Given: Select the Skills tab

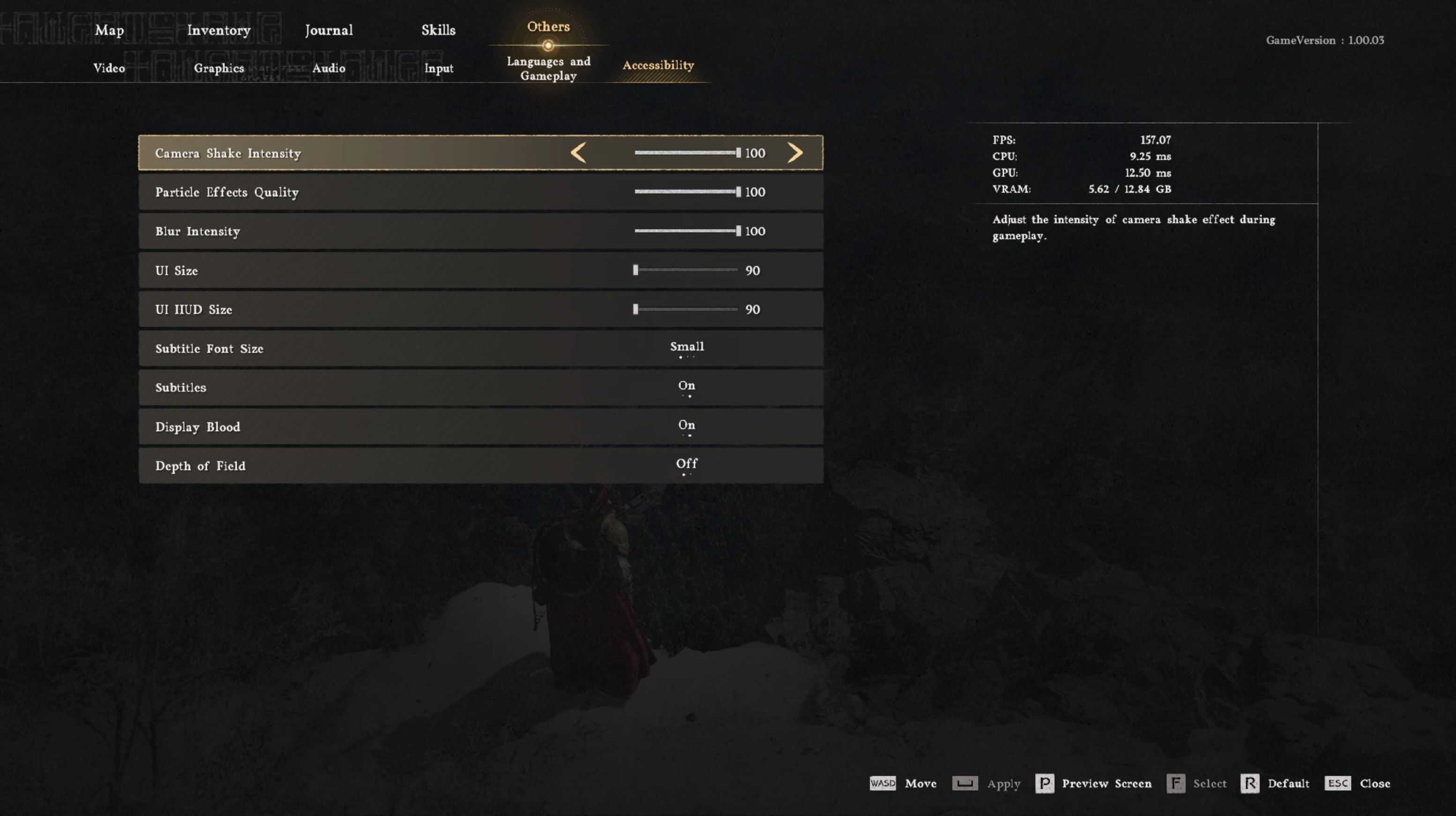Looking at the screenshot, I should [x=438, y=30].
